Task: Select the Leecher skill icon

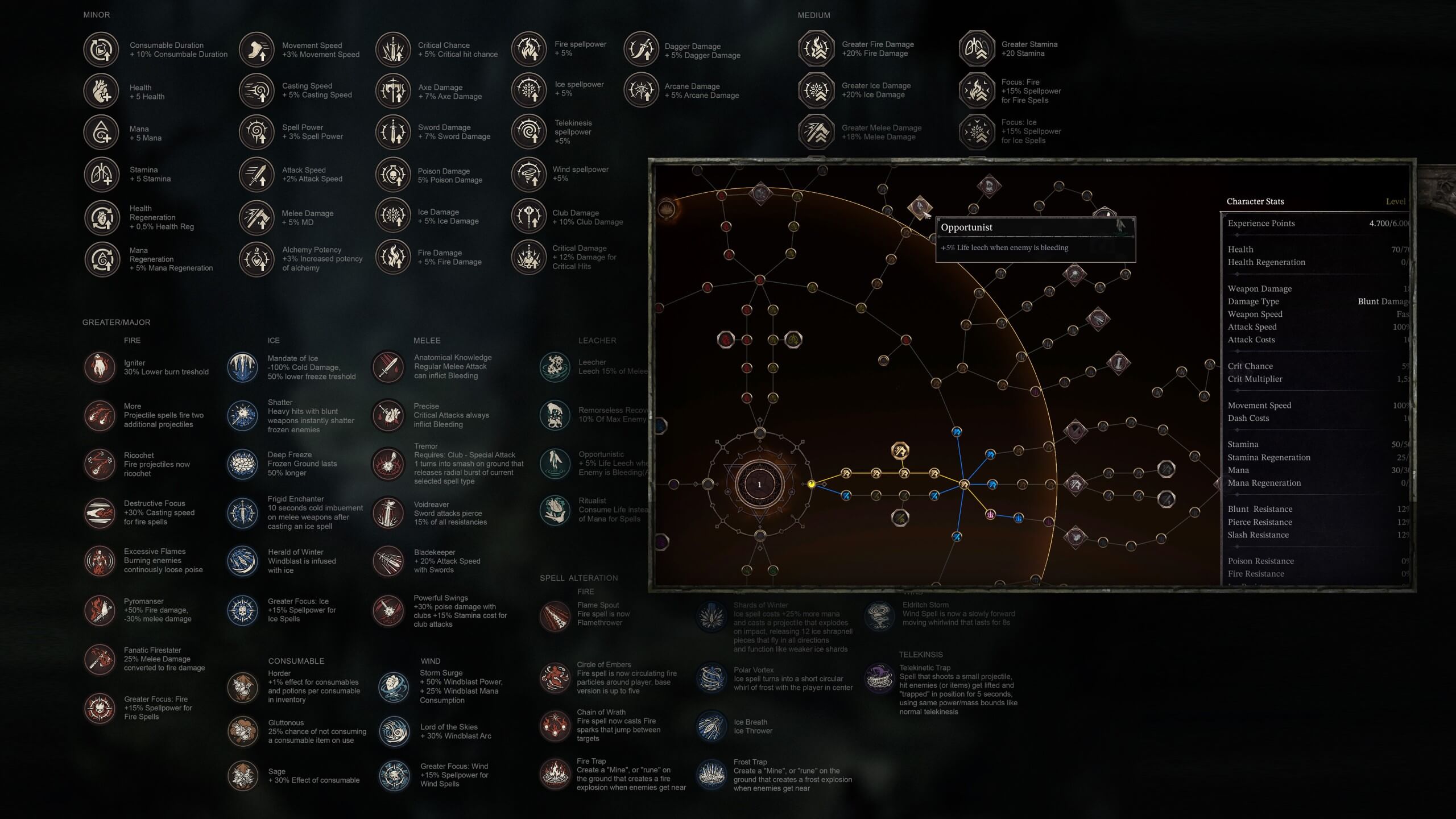Action: (x=555, y=367)
